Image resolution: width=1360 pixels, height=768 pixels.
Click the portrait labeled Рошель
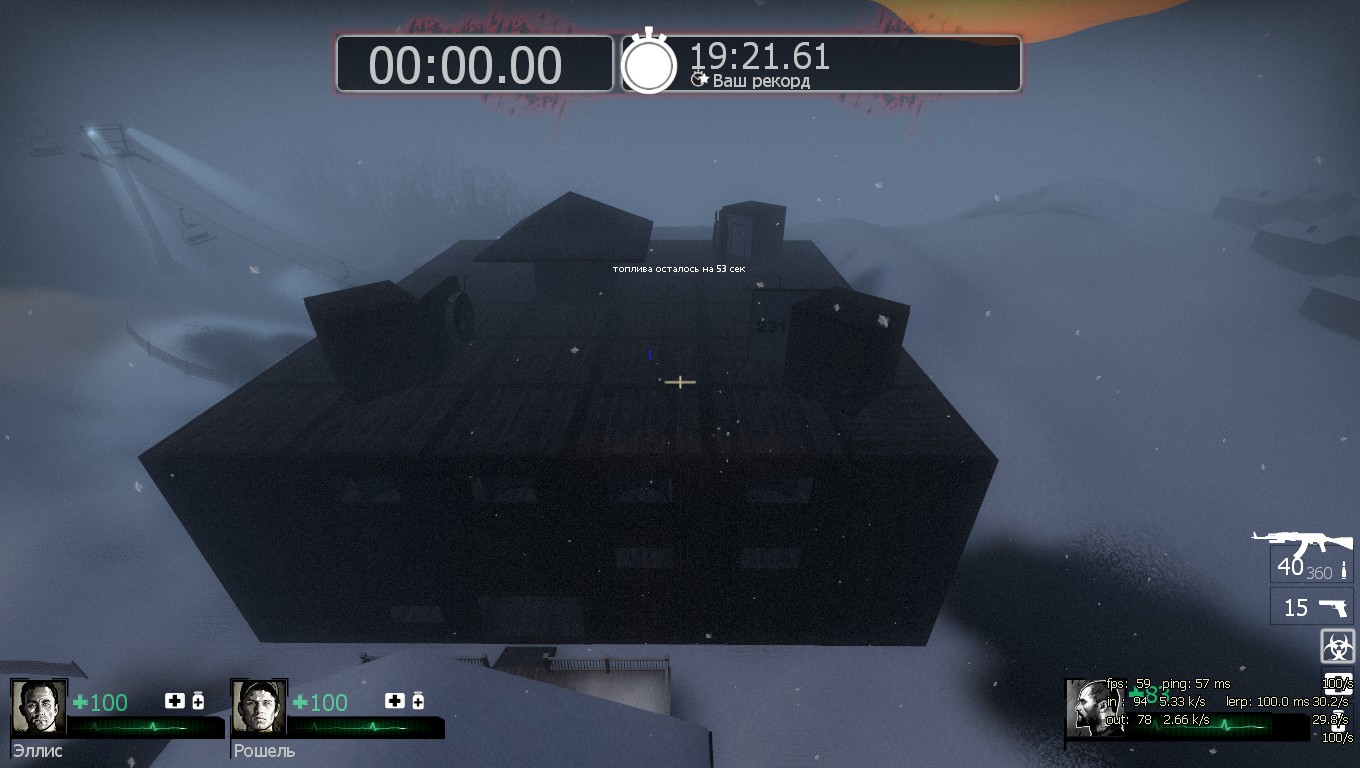click(x=258, y=707)
